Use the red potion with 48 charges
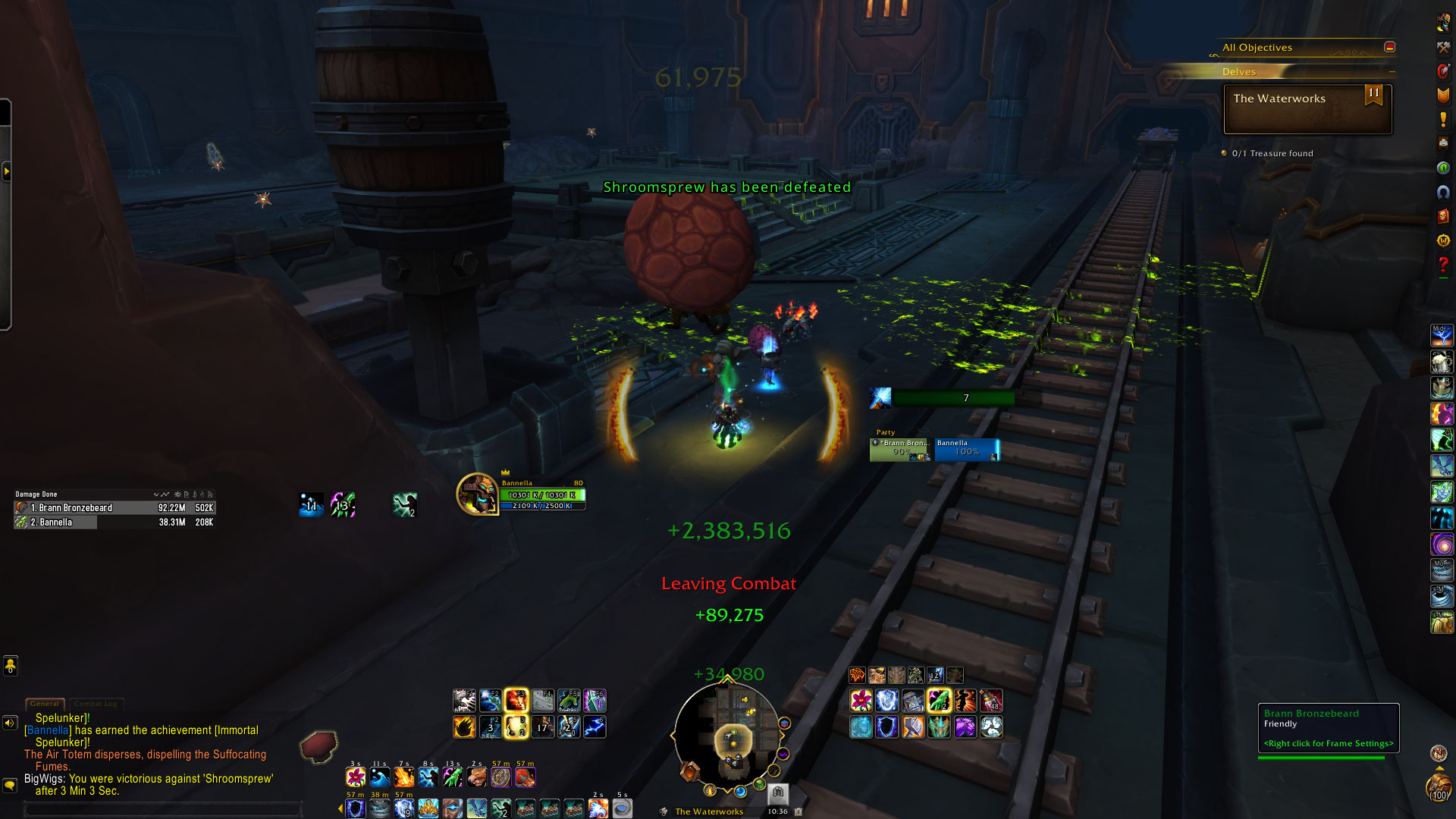The width and height of the screenshot is (1456, 819). 991,701
